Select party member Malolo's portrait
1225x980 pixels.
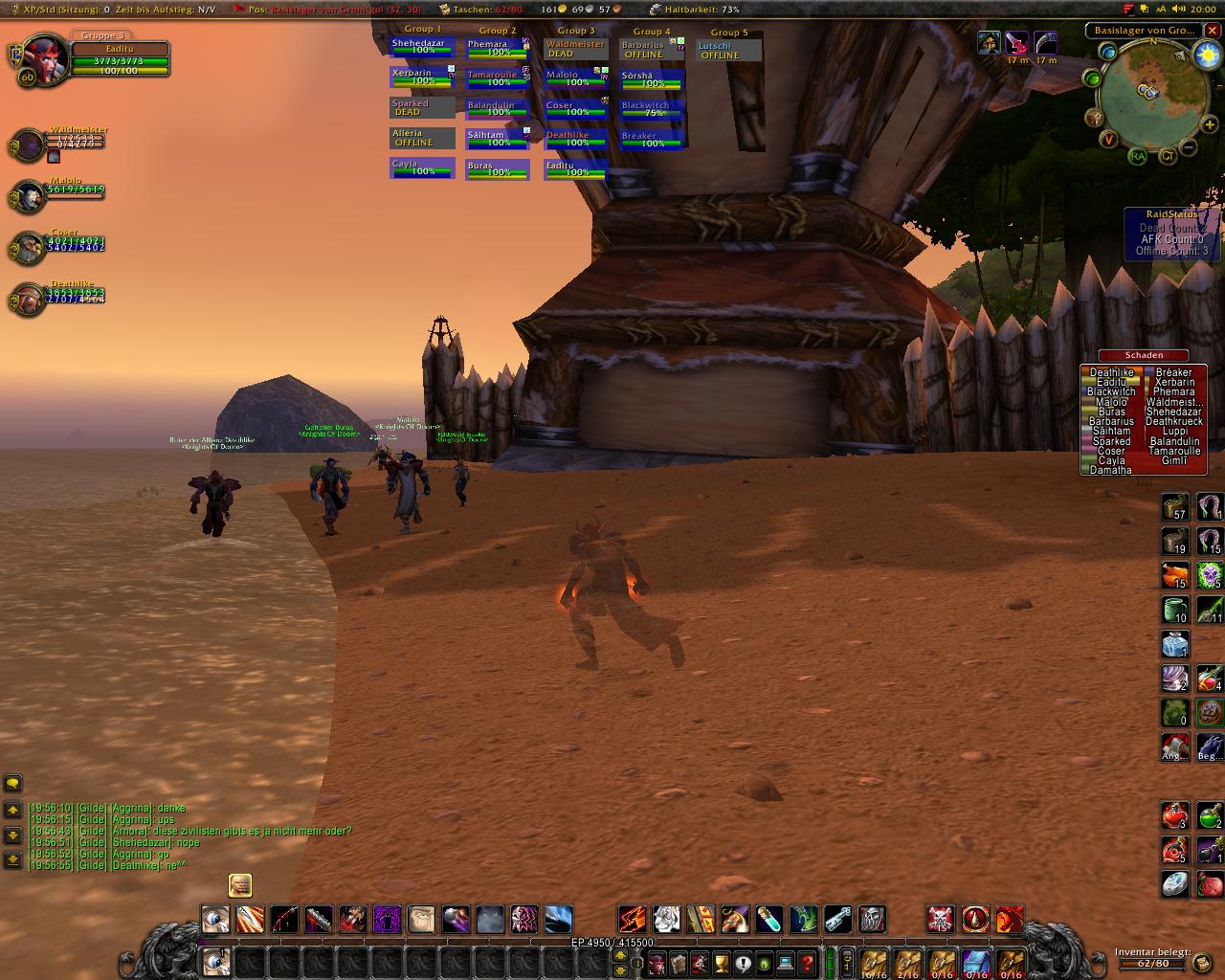(x=31, y=197)
